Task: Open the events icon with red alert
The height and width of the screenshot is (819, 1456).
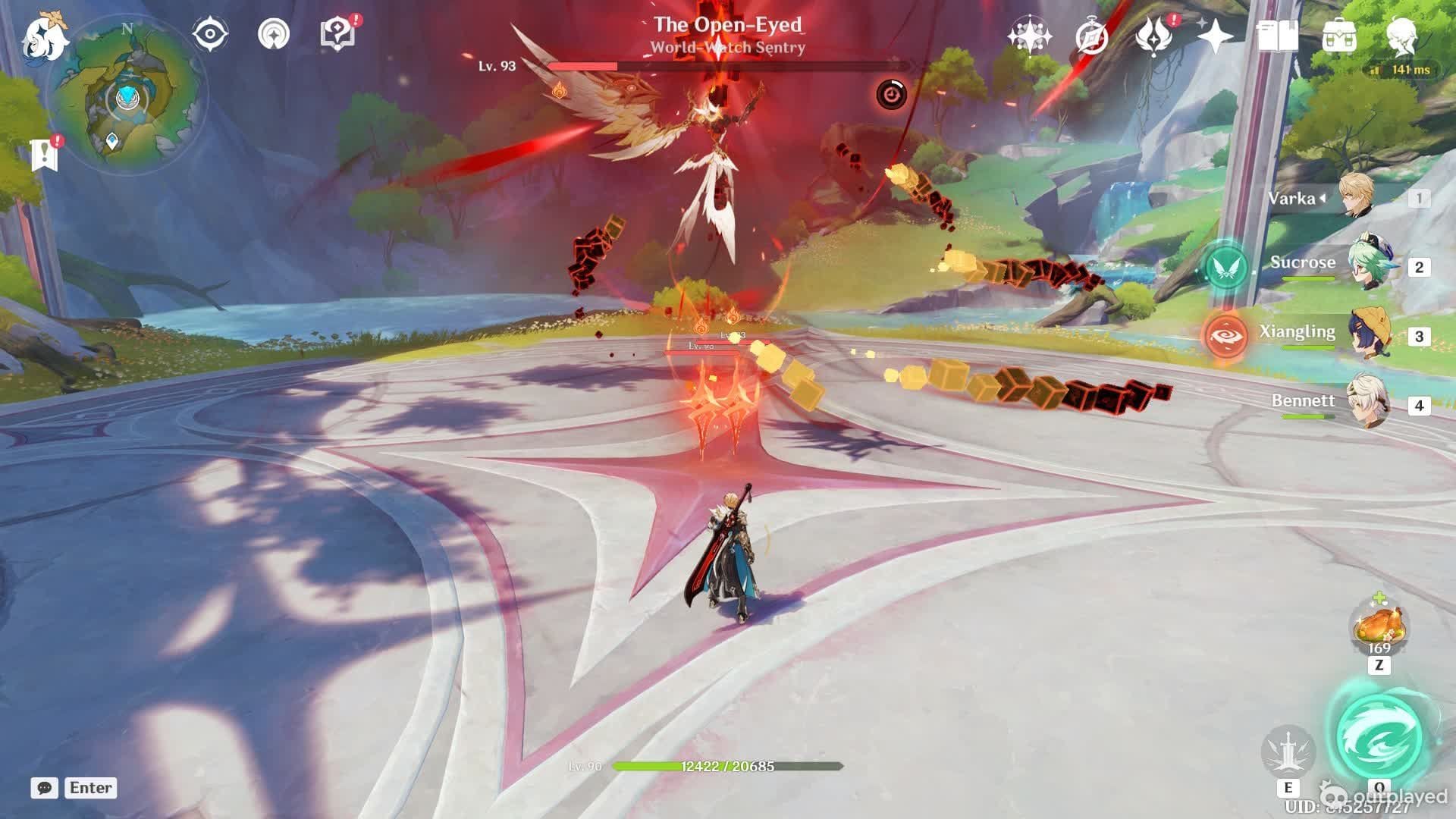Action: click(x=1154, y=35)
